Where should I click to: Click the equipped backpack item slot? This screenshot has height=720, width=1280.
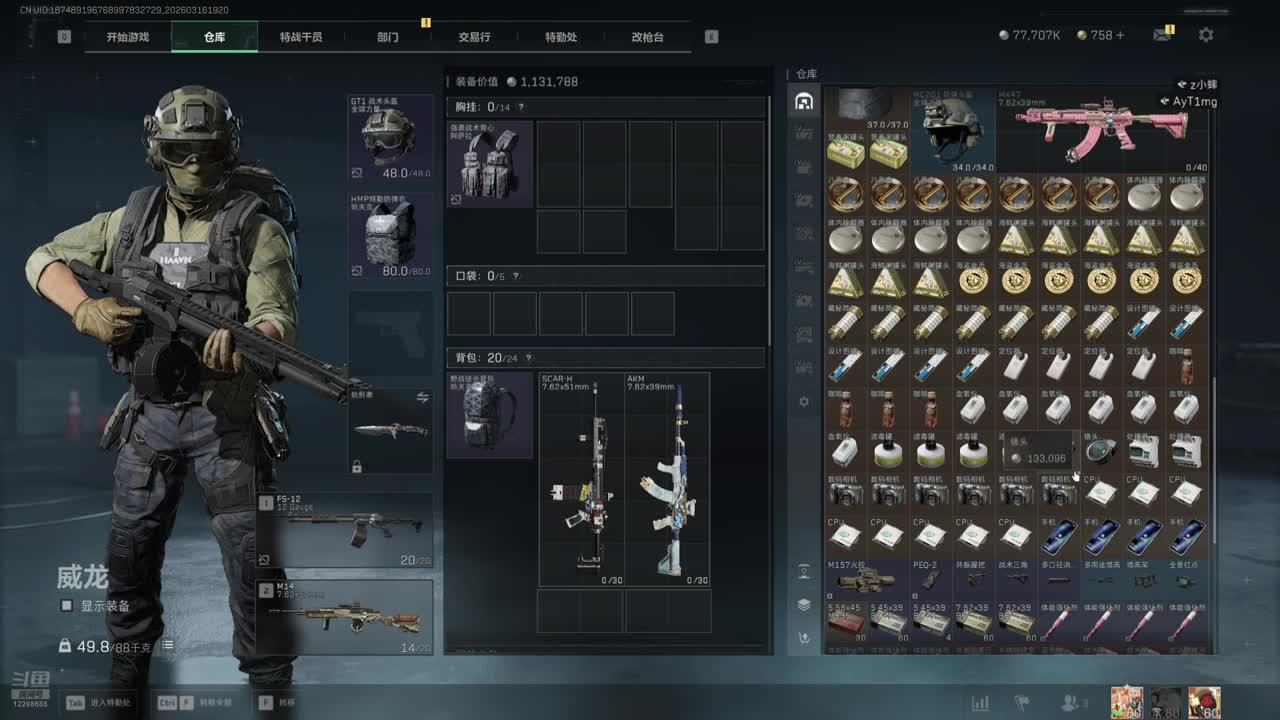489,415
